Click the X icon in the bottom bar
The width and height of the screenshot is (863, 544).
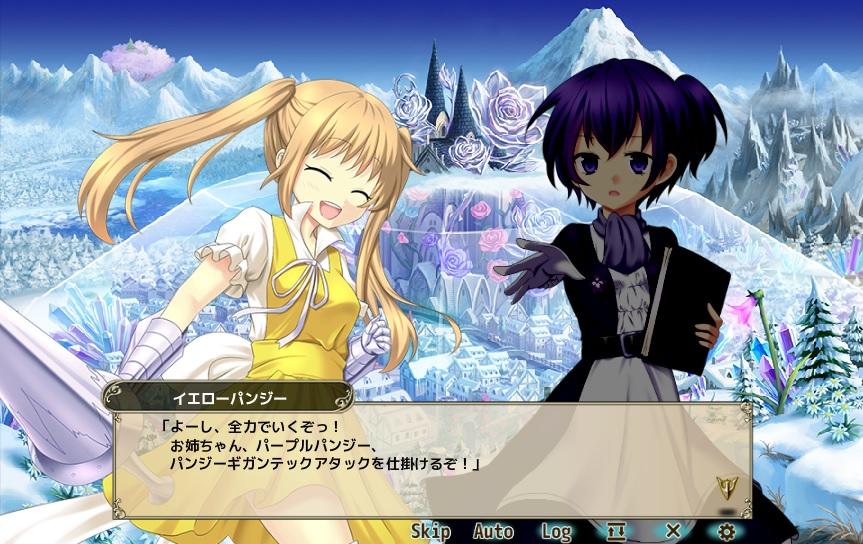click(x=673, y=531)
